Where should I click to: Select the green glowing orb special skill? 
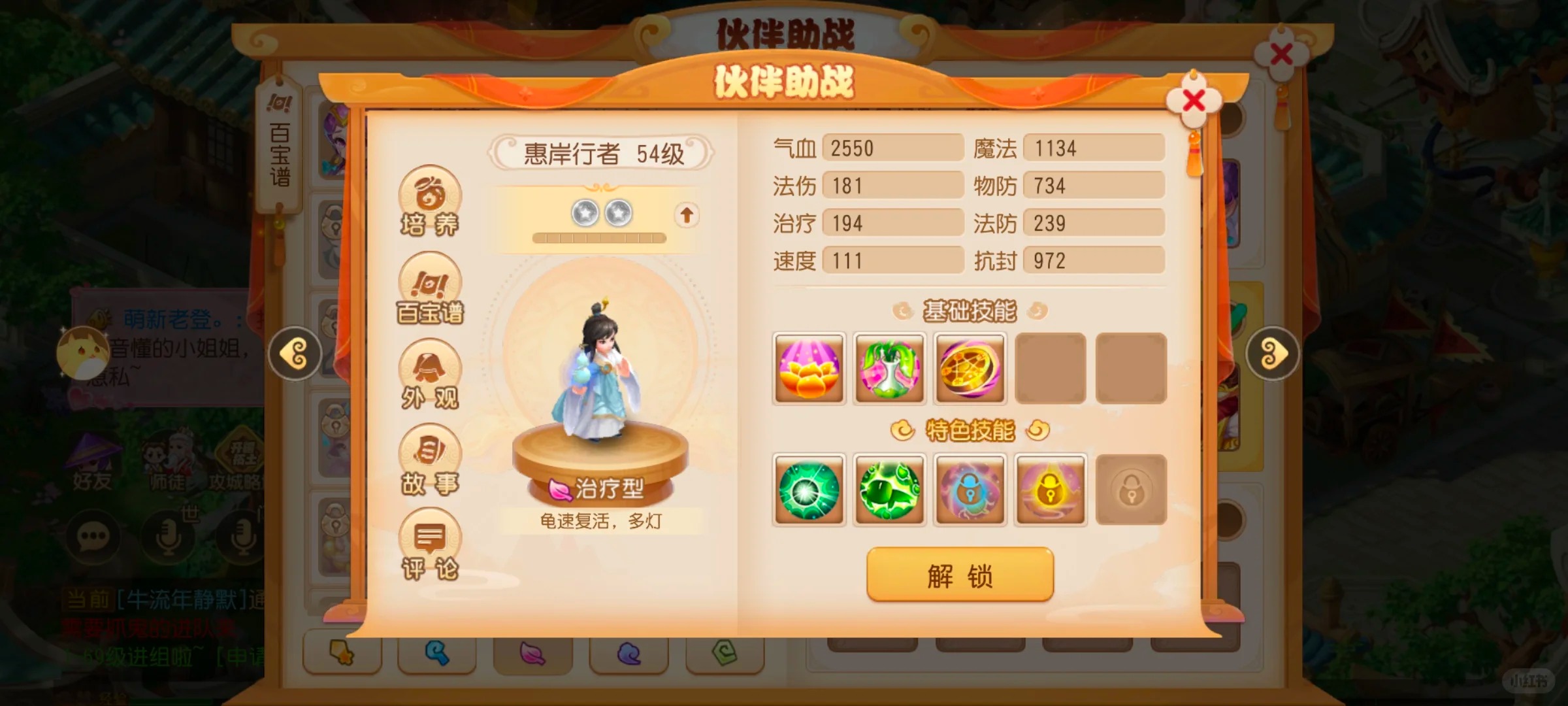click(809, 490)
